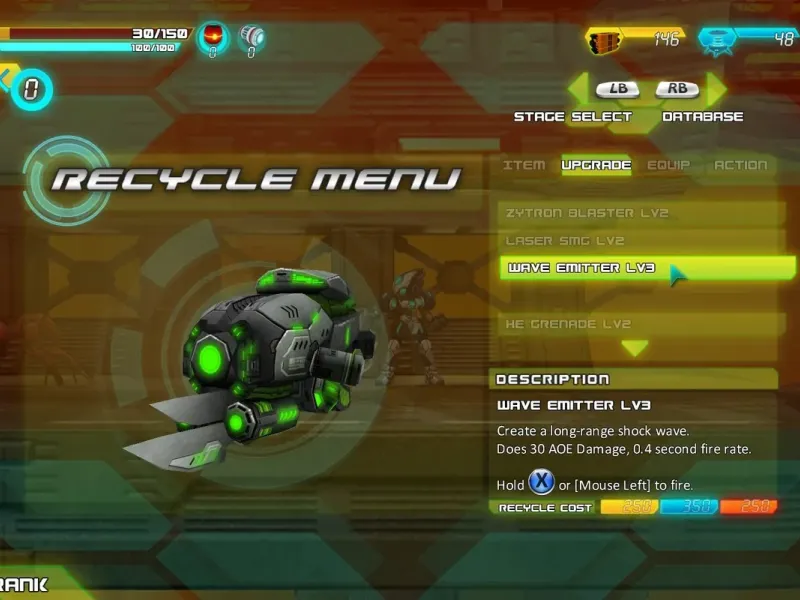Screen dimensions: 800x600
Task: Switch to the Item tab
Action: click(x=524, y=165)
